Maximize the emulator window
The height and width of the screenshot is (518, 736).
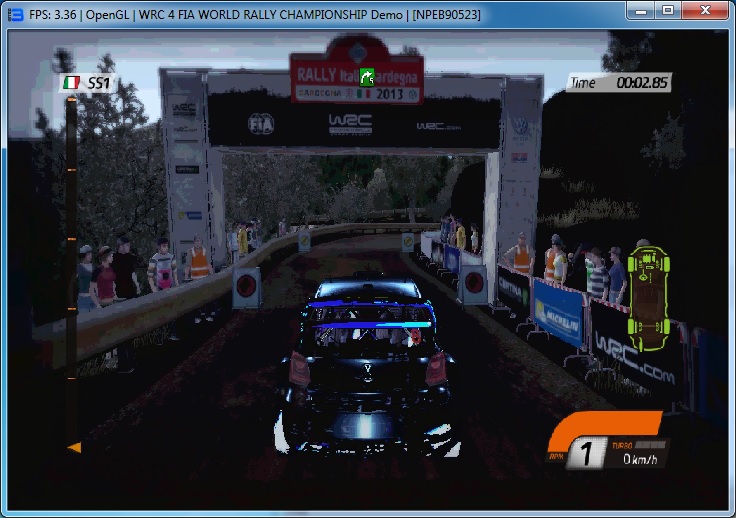point(667,10)
